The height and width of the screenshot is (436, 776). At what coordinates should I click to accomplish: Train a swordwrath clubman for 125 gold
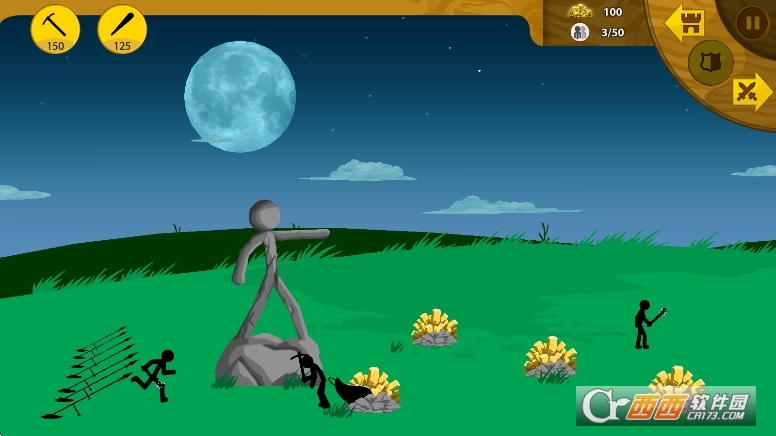122,28
